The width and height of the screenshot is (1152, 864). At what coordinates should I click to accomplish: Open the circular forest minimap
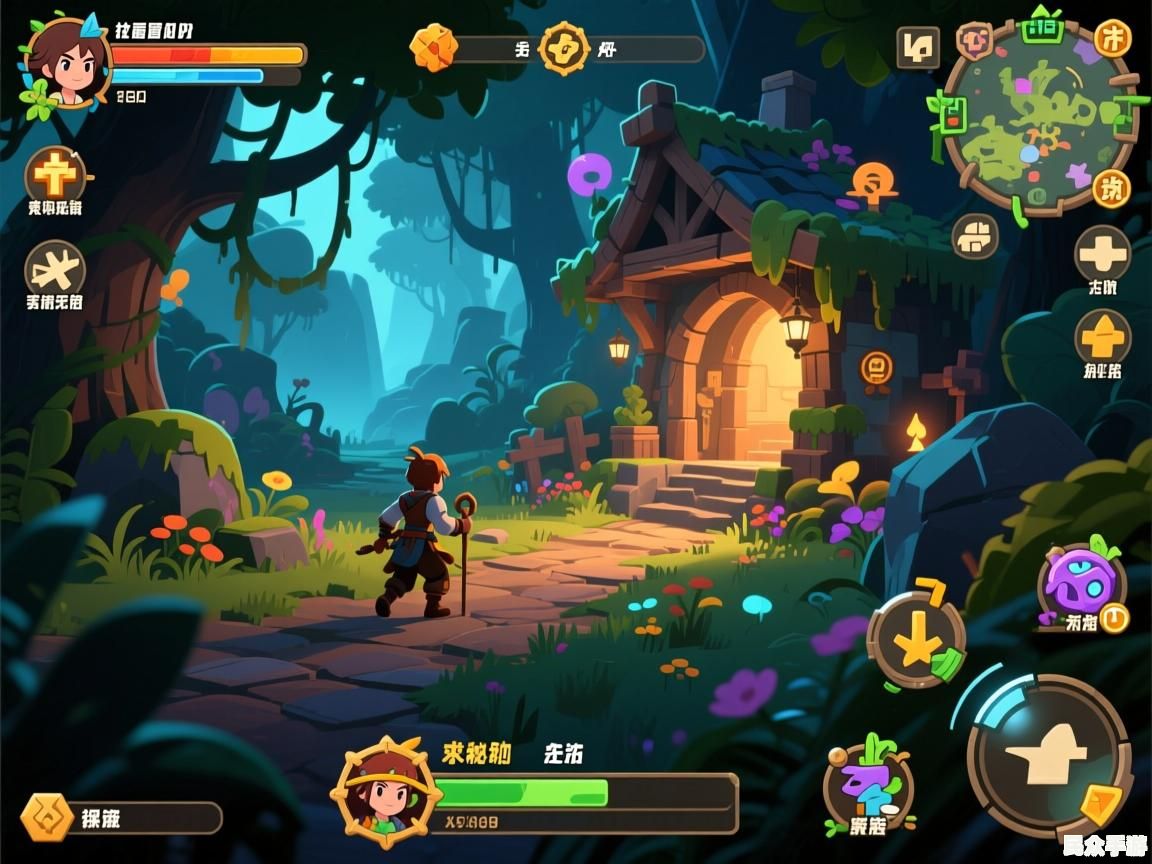tap(1038, 118)
